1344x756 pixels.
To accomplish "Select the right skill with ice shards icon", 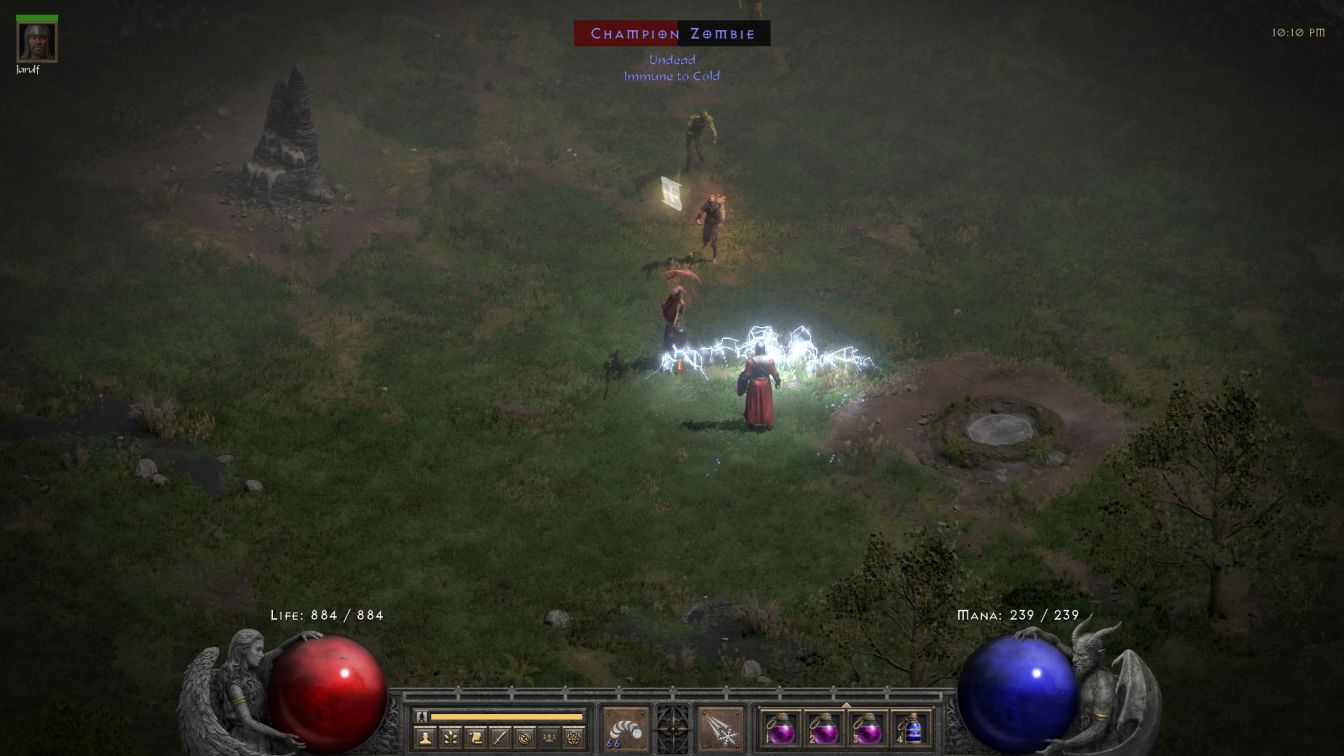I will click(x=720, y=729).
